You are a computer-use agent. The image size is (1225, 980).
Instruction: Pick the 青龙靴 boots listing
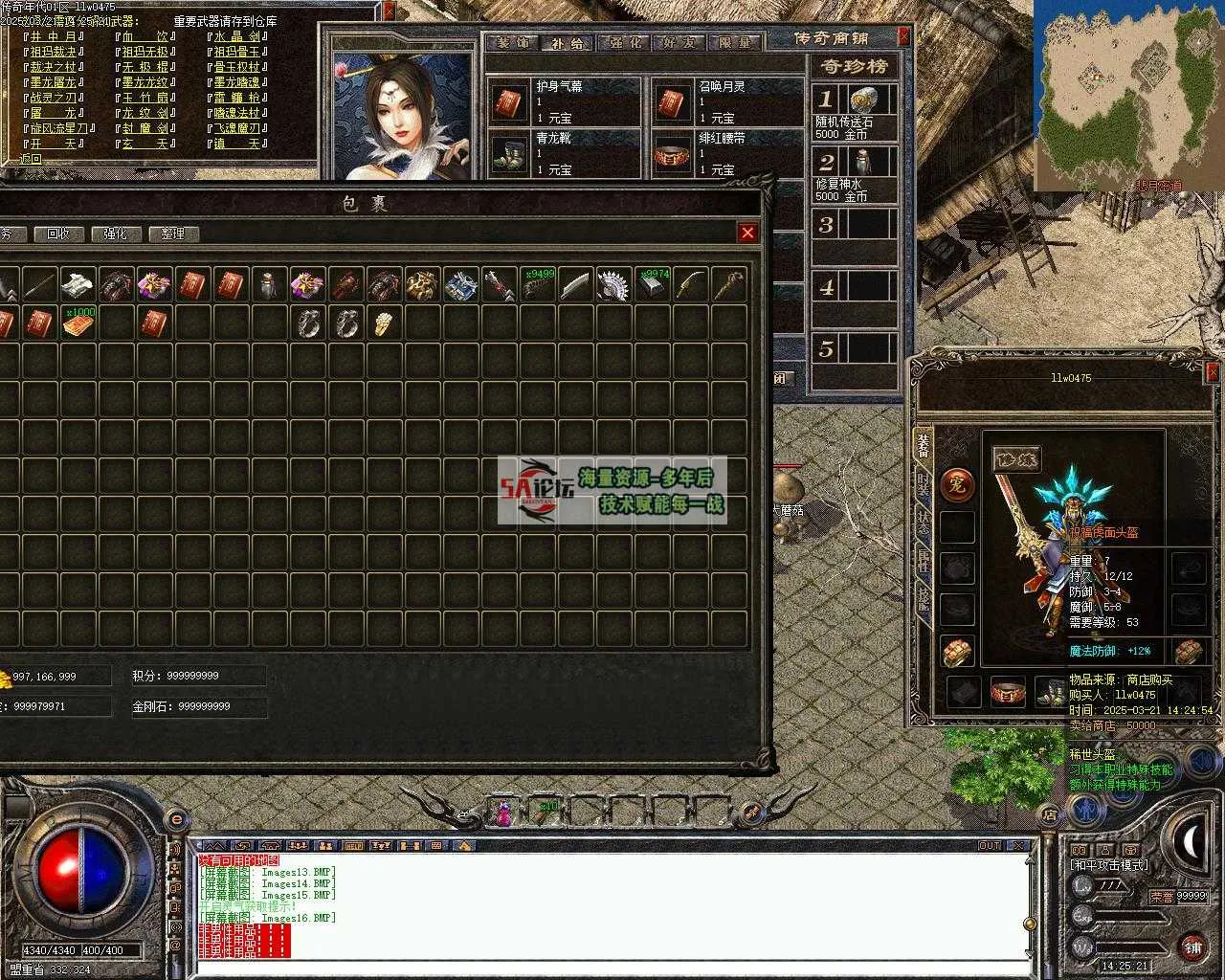pyautogui.click(x=565, y=153)
